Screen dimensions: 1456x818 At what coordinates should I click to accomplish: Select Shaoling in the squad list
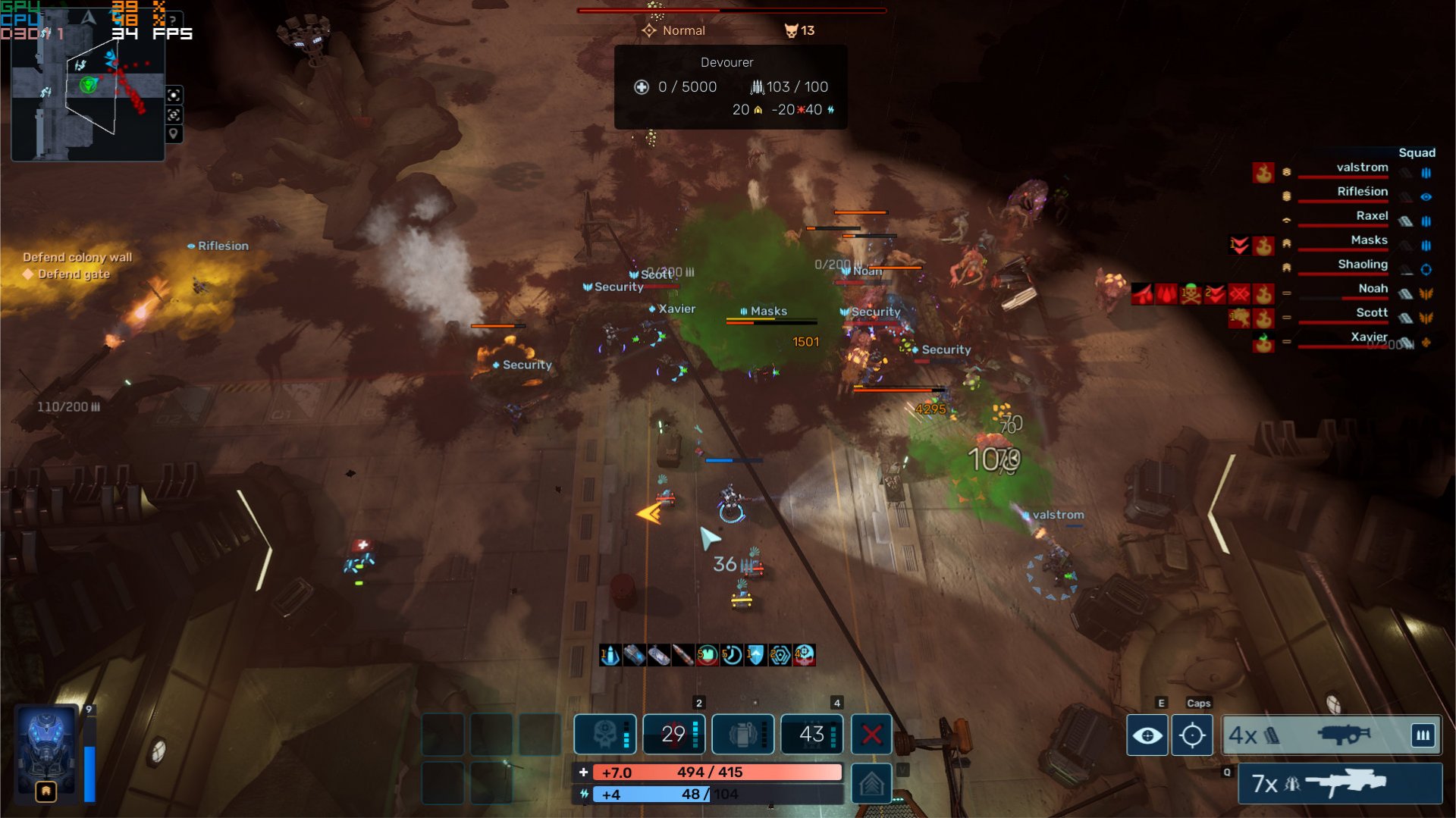(x=1362, y=265)
